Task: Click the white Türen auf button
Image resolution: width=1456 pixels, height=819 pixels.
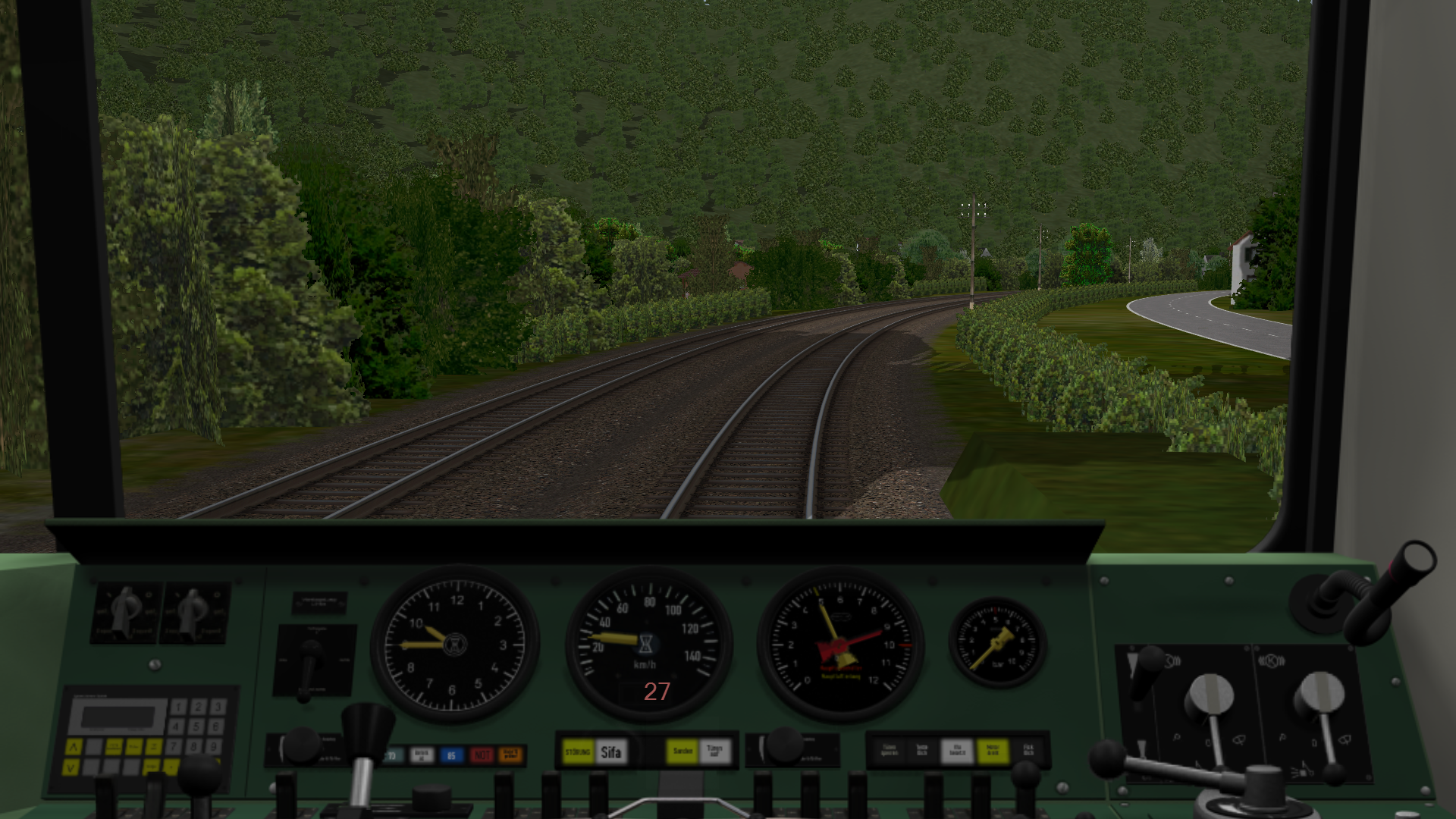Action: 714,752
